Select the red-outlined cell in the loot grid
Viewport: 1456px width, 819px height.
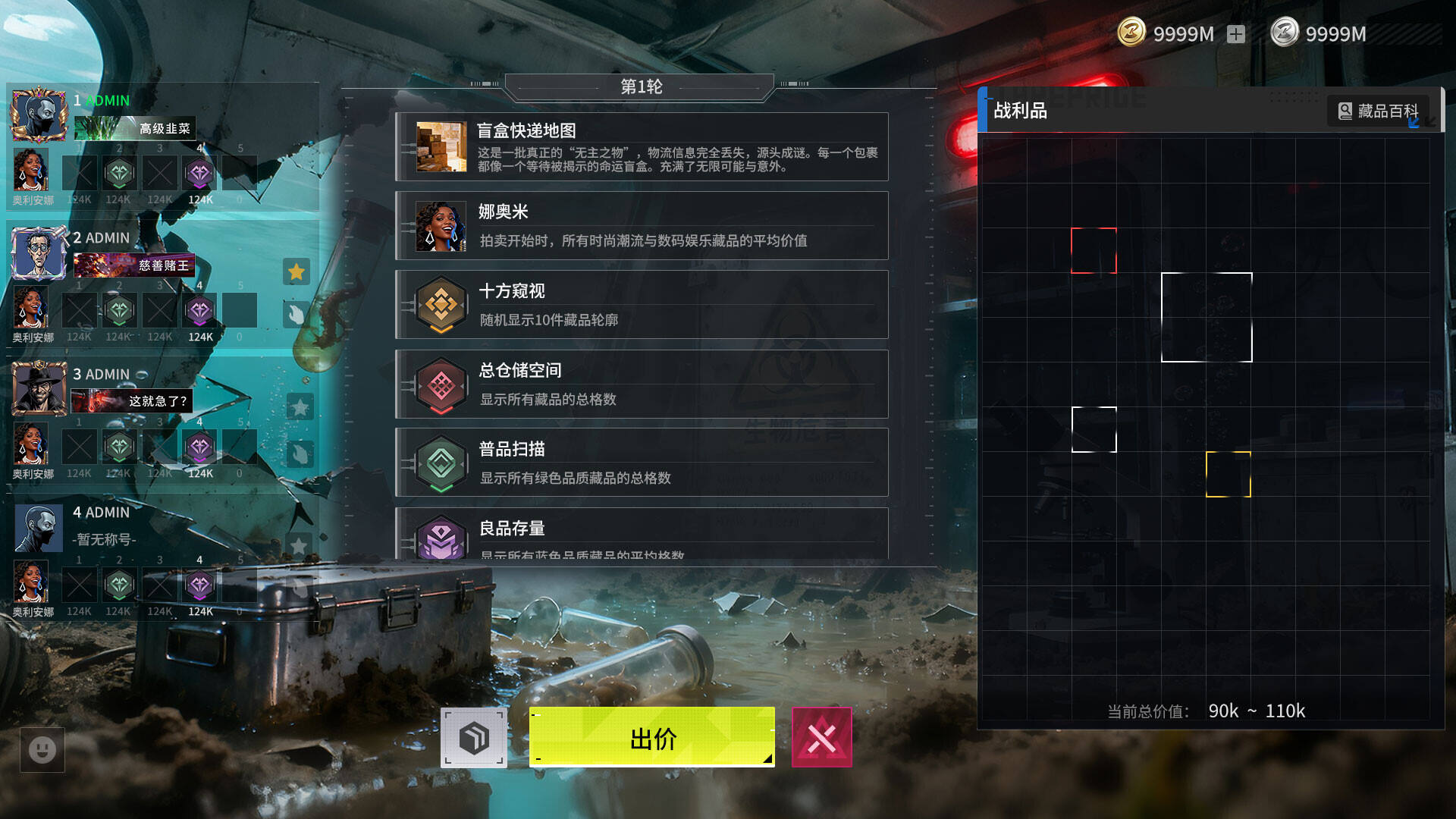1094,249
